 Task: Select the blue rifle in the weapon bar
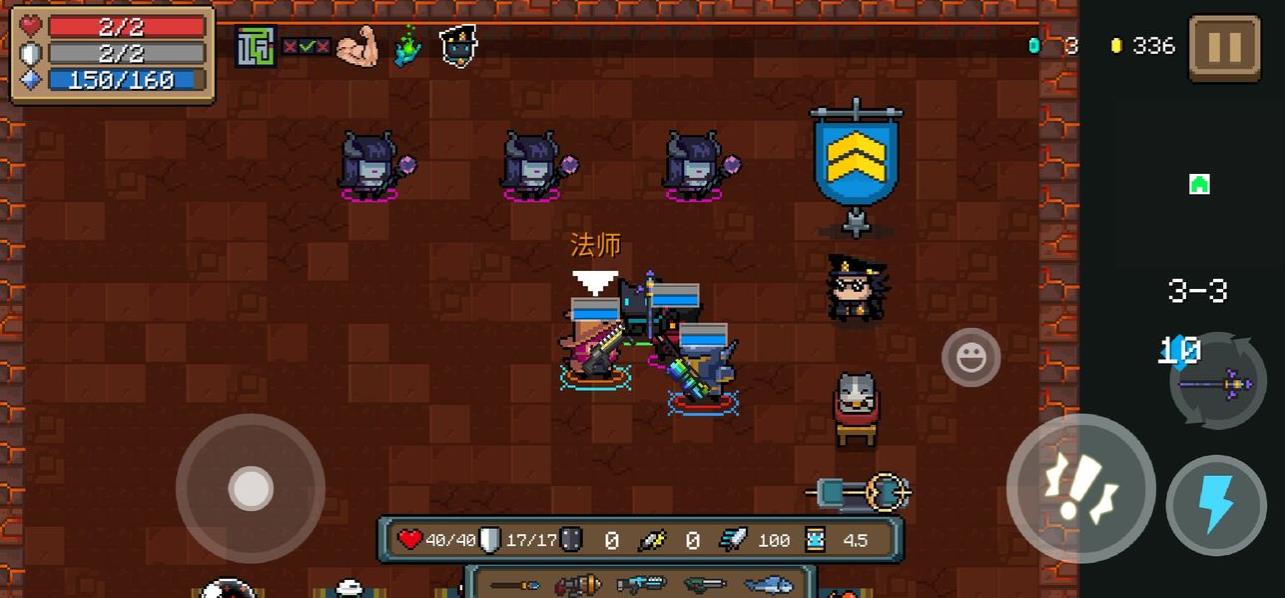tap(641, 585)
